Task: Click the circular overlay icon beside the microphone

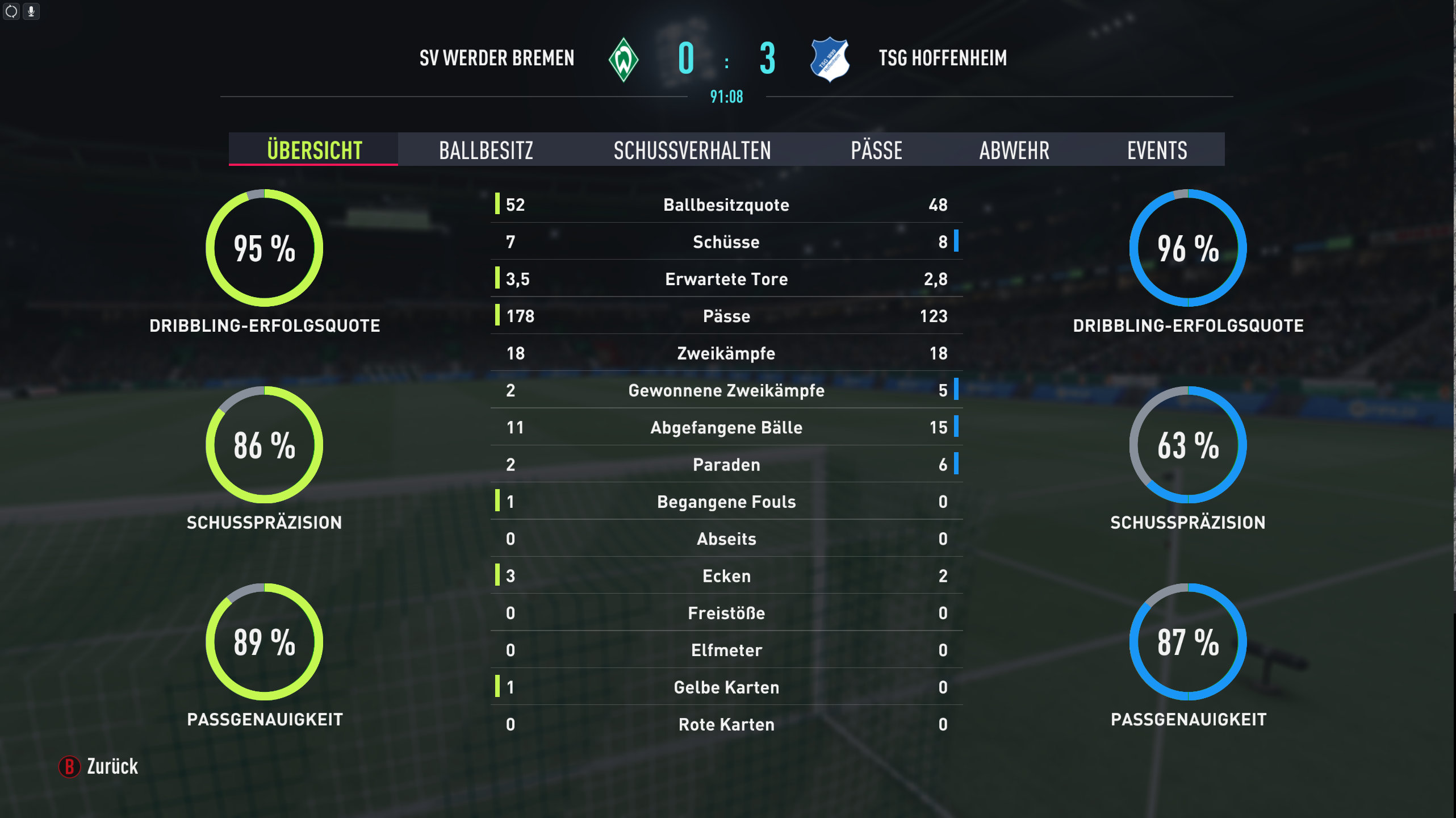Action: tap(11, 11)
